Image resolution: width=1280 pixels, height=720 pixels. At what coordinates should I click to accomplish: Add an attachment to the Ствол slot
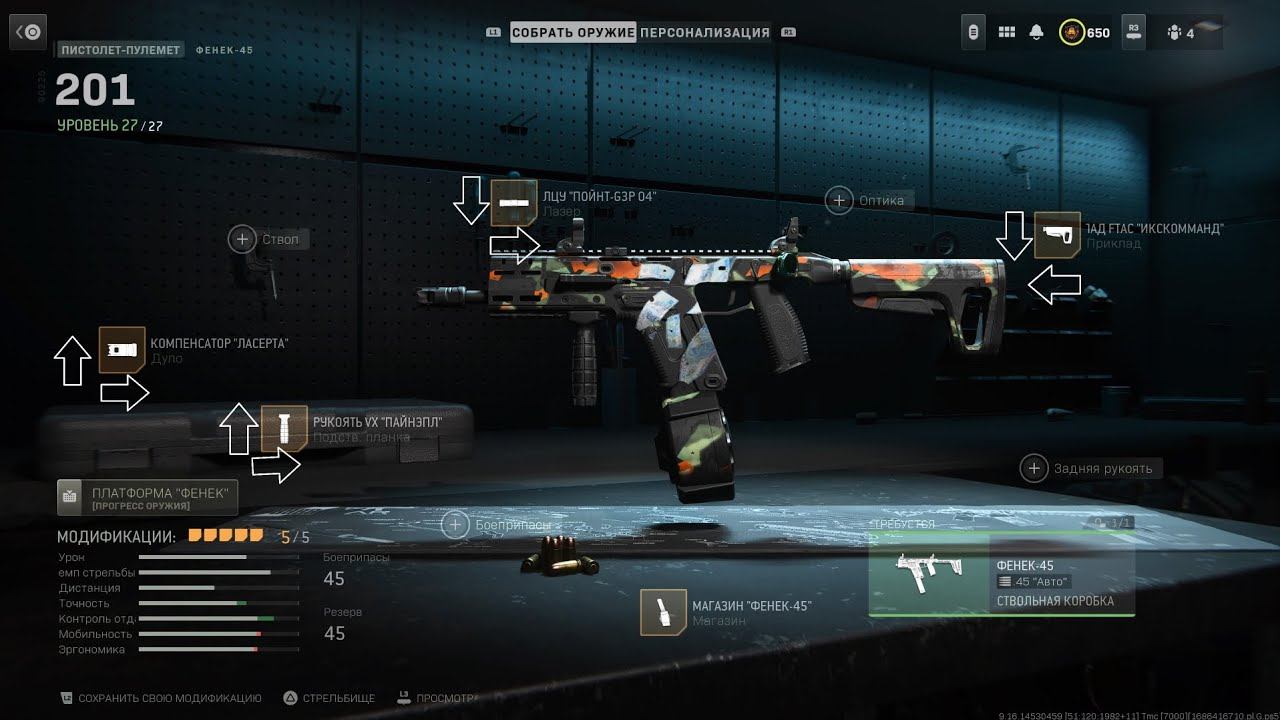[242, 239]
